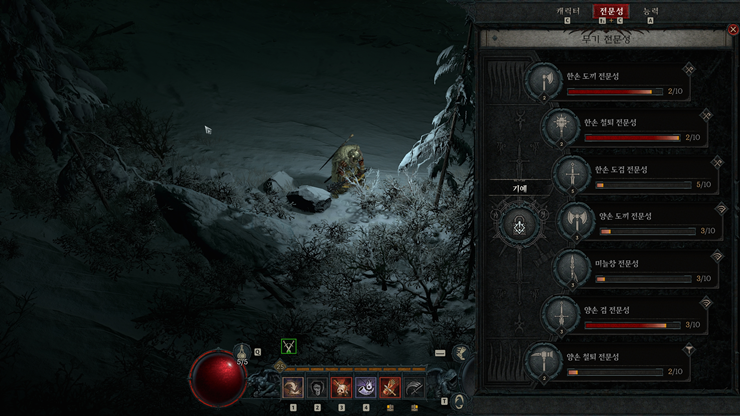Open the 능력 tab
The width and height of the screenshot is (740, 416).
click(x=651, y=10)
